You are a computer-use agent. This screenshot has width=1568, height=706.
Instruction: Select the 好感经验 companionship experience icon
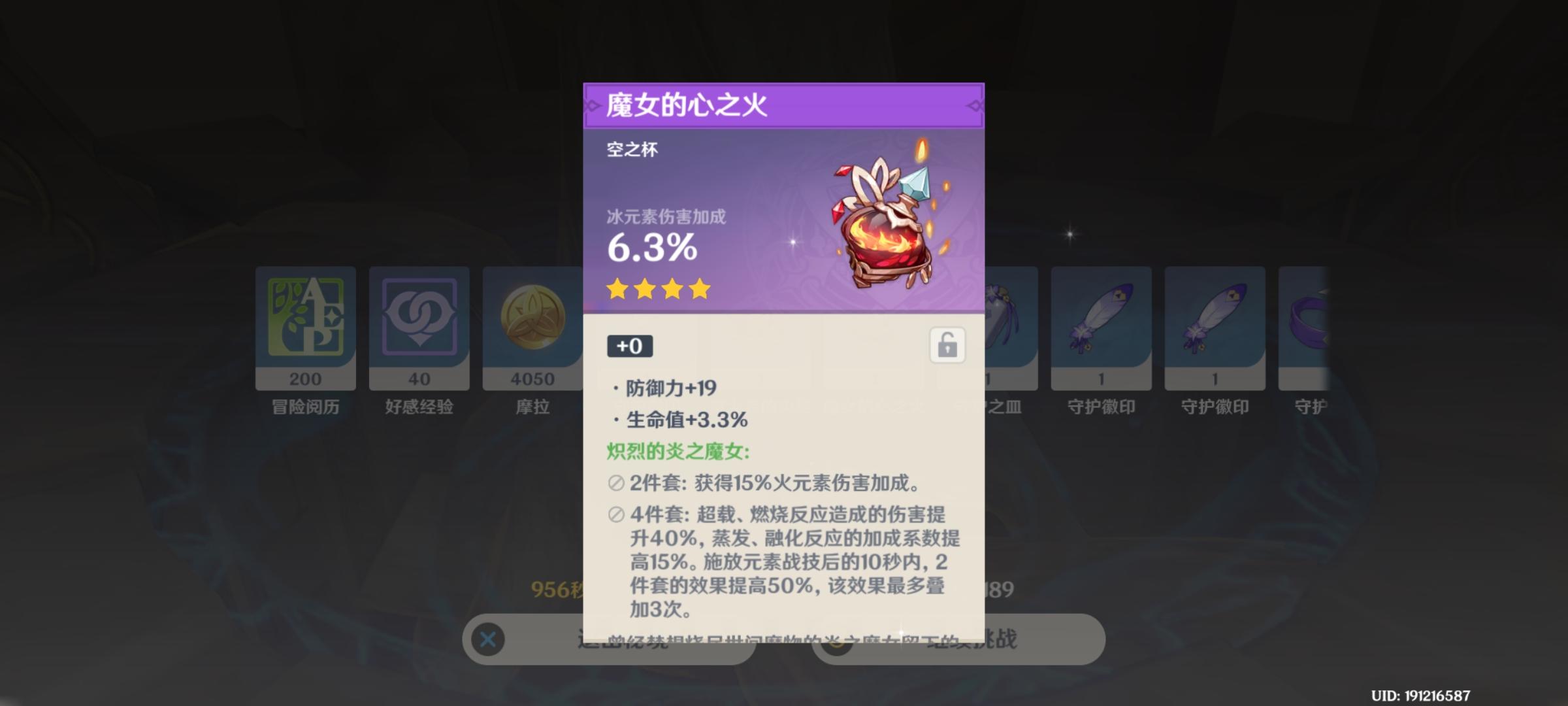(x=418, y=325)
